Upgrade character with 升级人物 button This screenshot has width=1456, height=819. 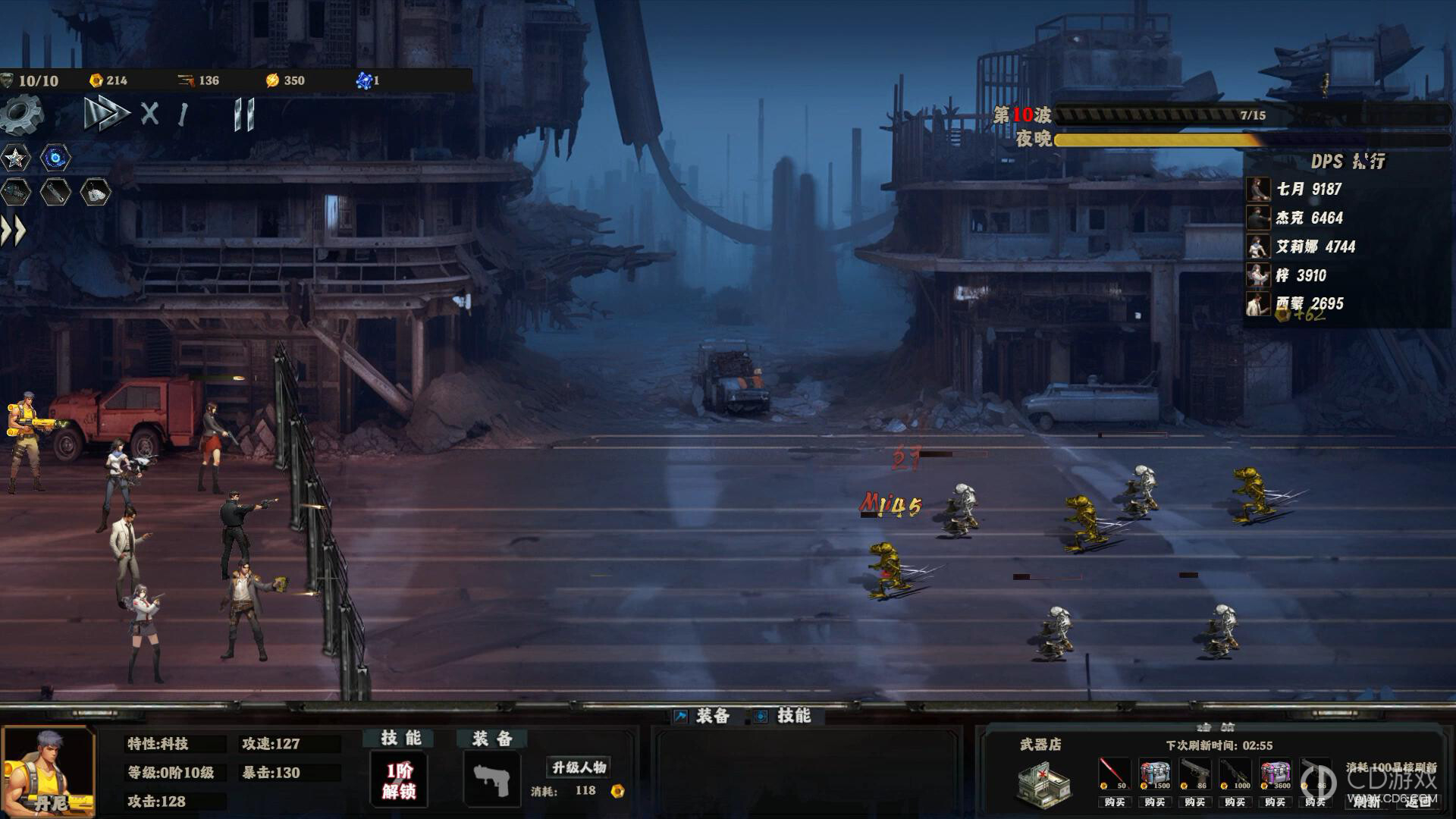pos(579,767)
